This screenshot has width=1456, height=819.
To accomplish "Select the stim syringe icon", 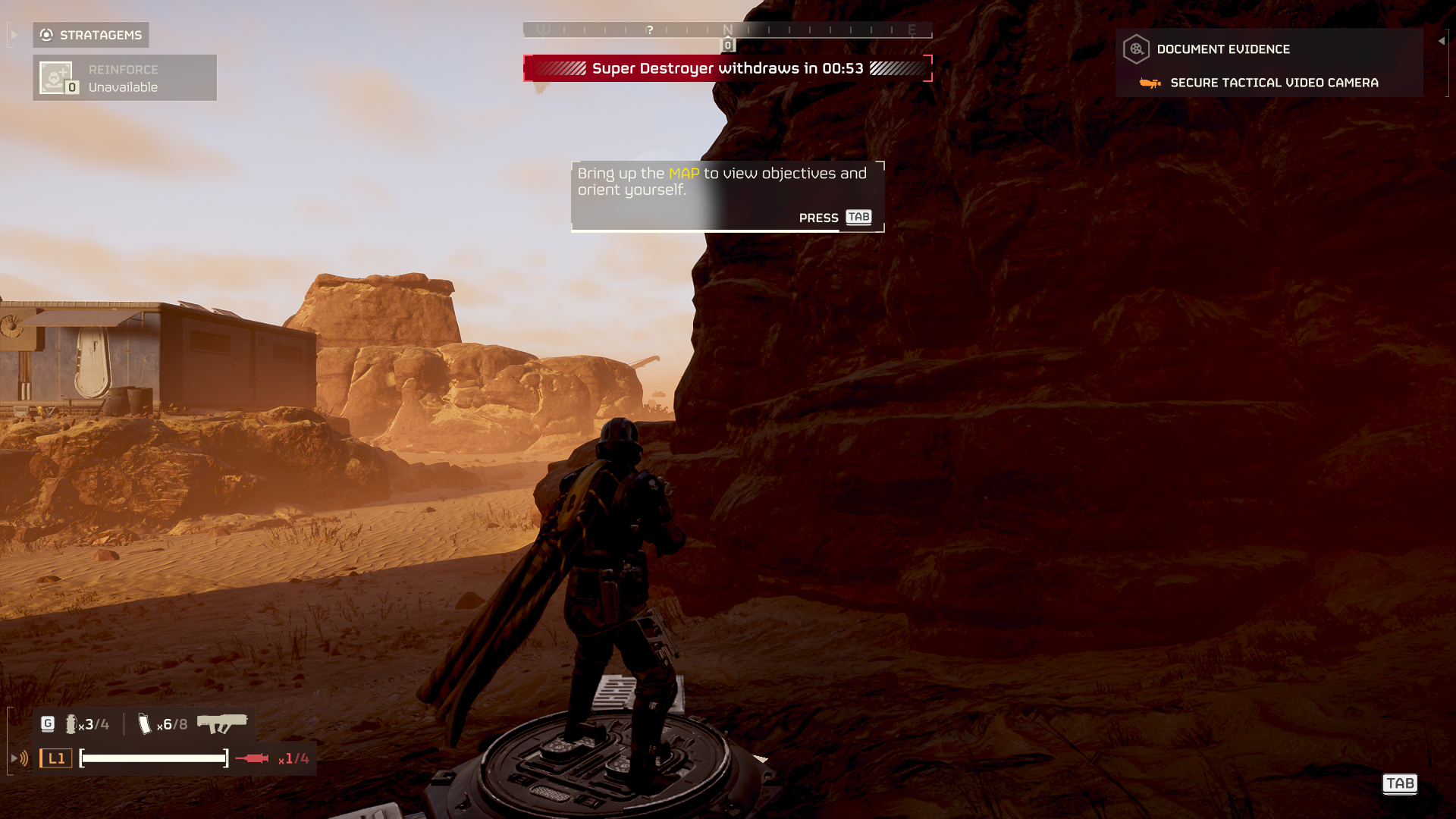I will pos(252,758).
